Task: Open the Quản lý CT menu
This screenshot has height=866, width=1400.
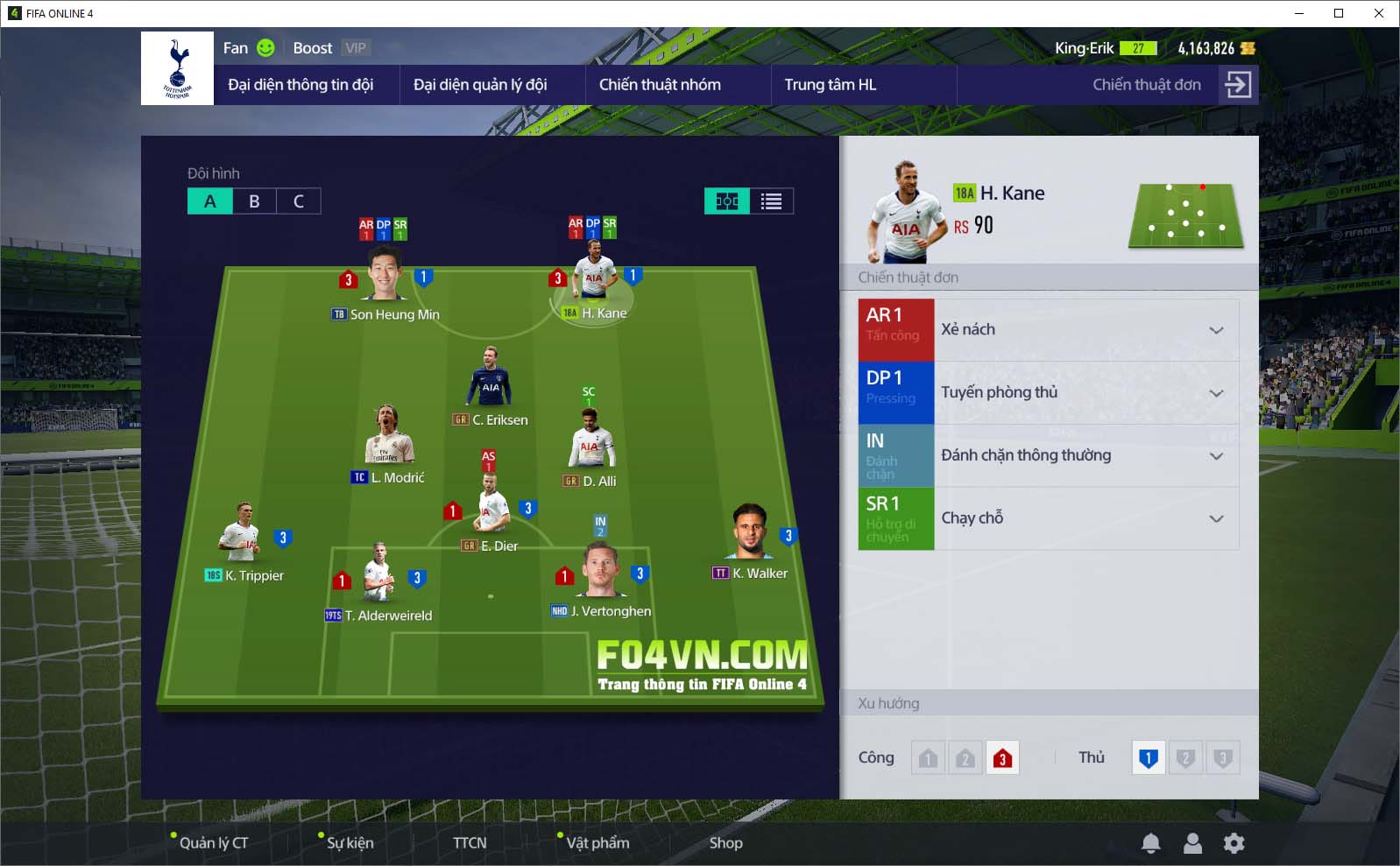Action: pyautogui.click(x=213, y=843)
